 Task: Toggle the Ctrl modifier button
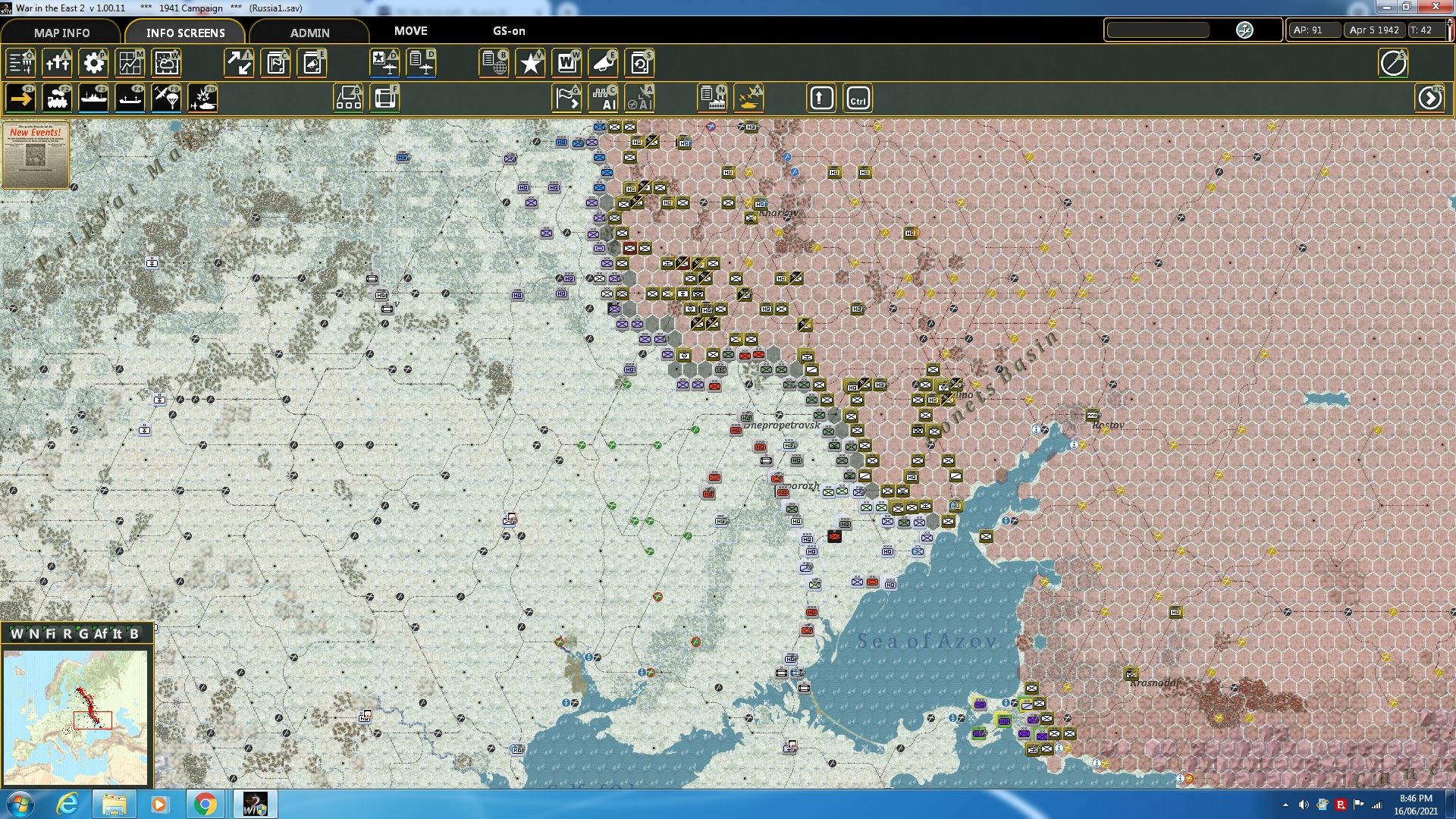pos(858,98)
